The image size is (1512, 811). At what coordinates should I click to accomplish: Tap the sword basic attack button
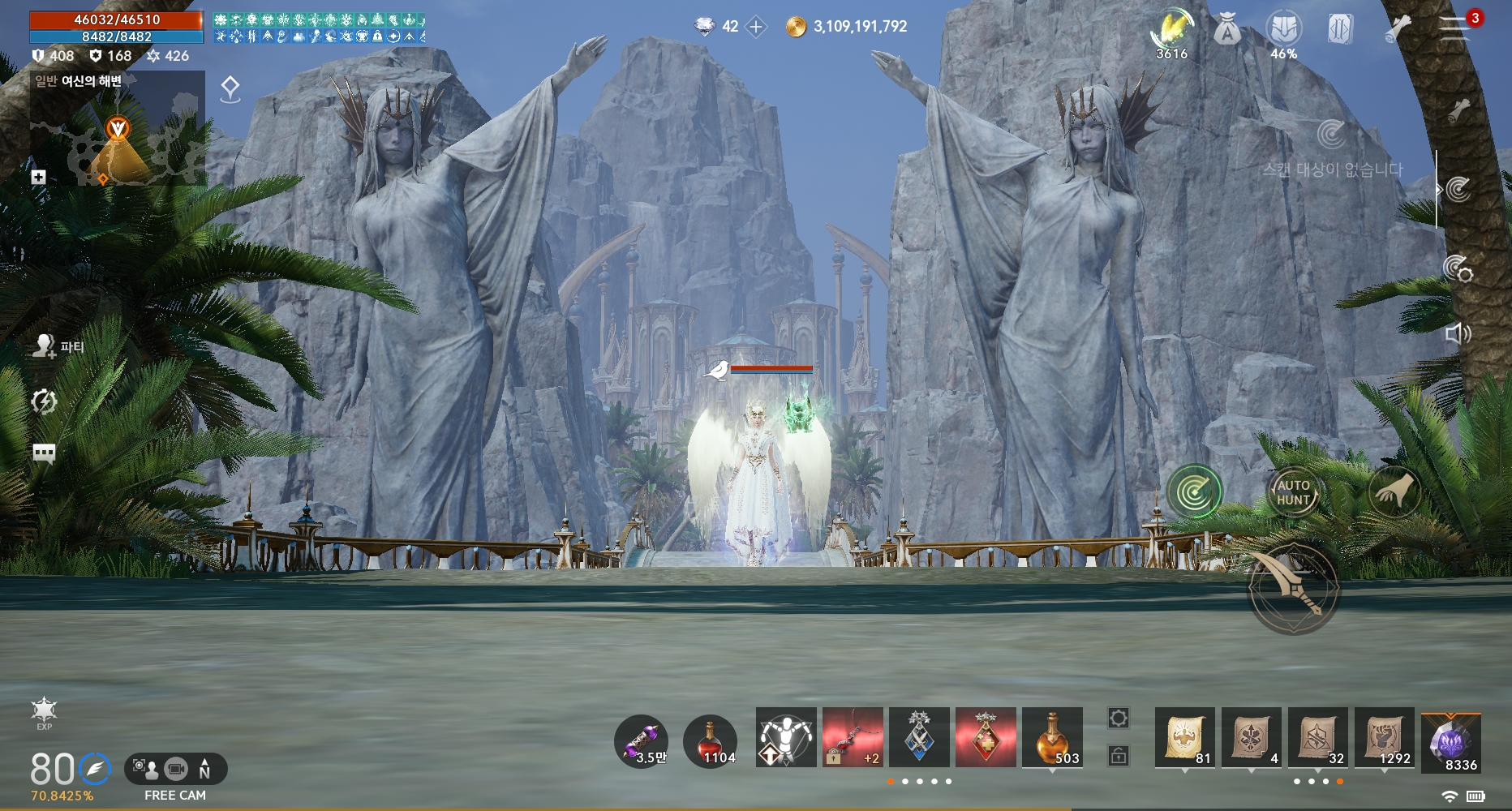tap(1293, 590)
